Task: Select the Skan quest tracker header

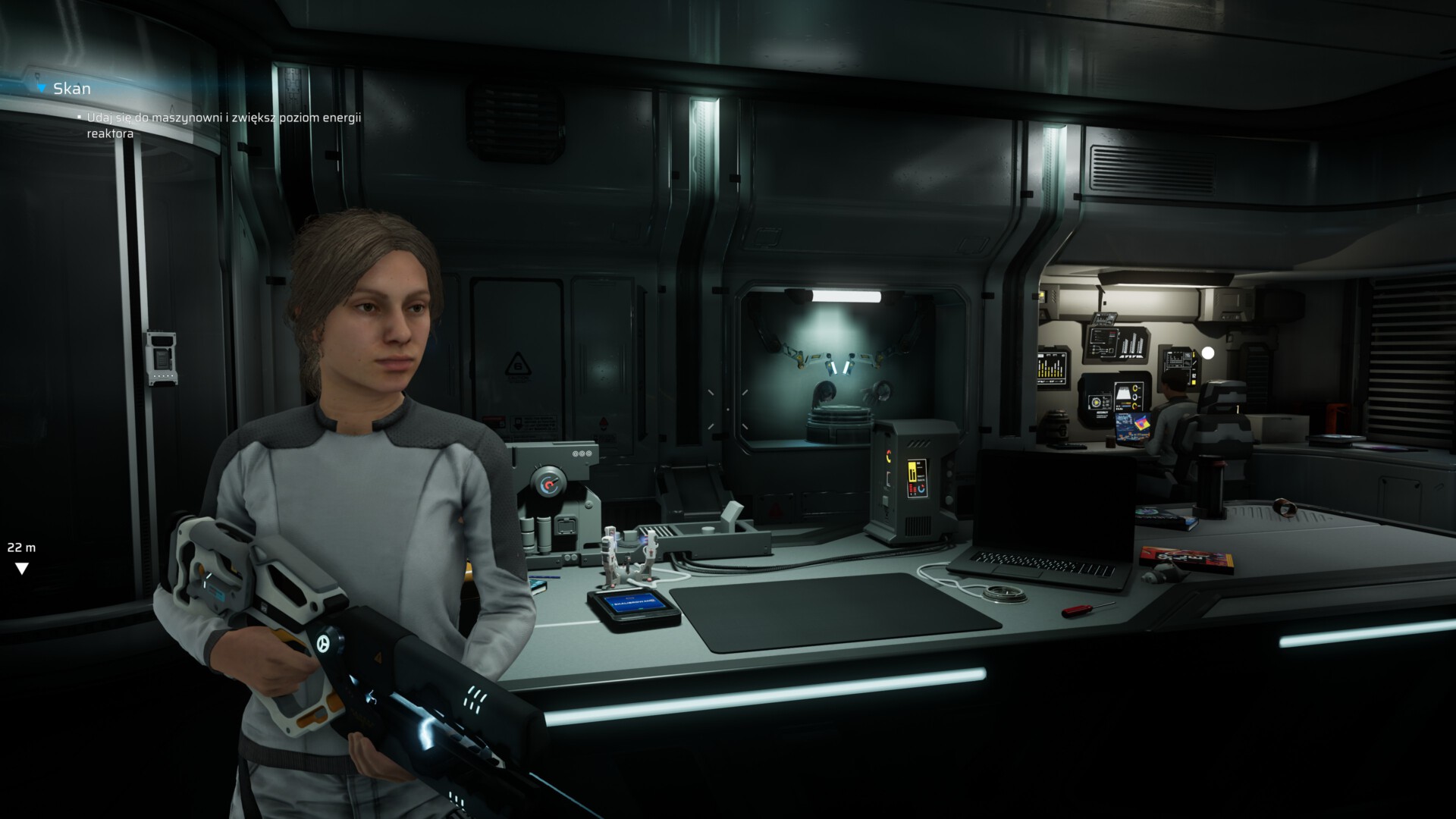Action: coord(71,89)
